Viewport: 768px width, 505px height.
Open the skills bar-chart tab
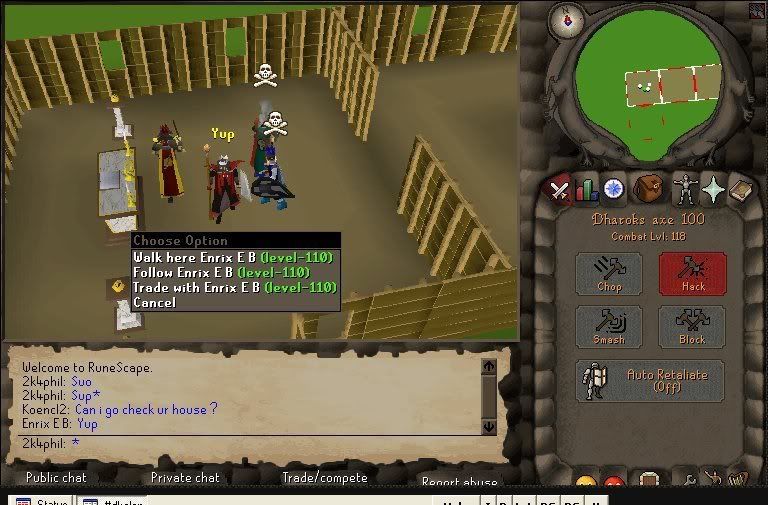(x=586, y=188)
